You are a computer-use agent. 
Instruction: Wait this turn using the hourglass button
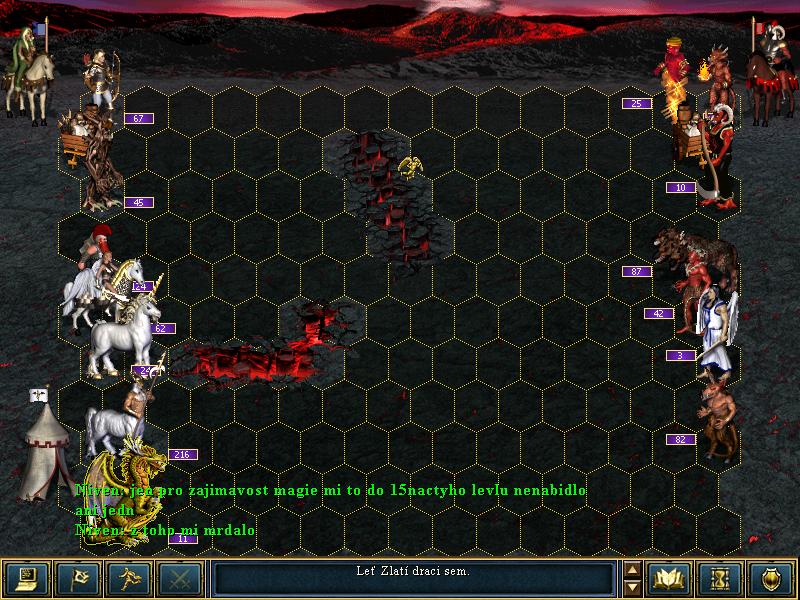[721, 578]
